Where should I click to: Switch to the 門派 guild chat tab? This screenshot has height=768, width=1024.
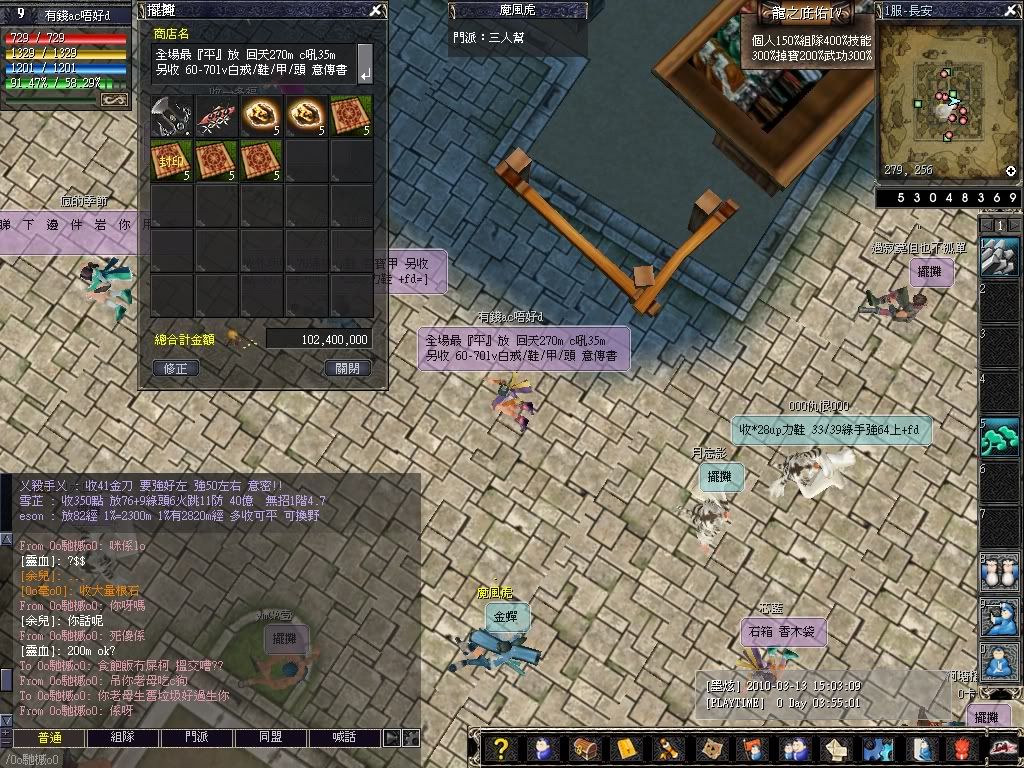point(198,737)
